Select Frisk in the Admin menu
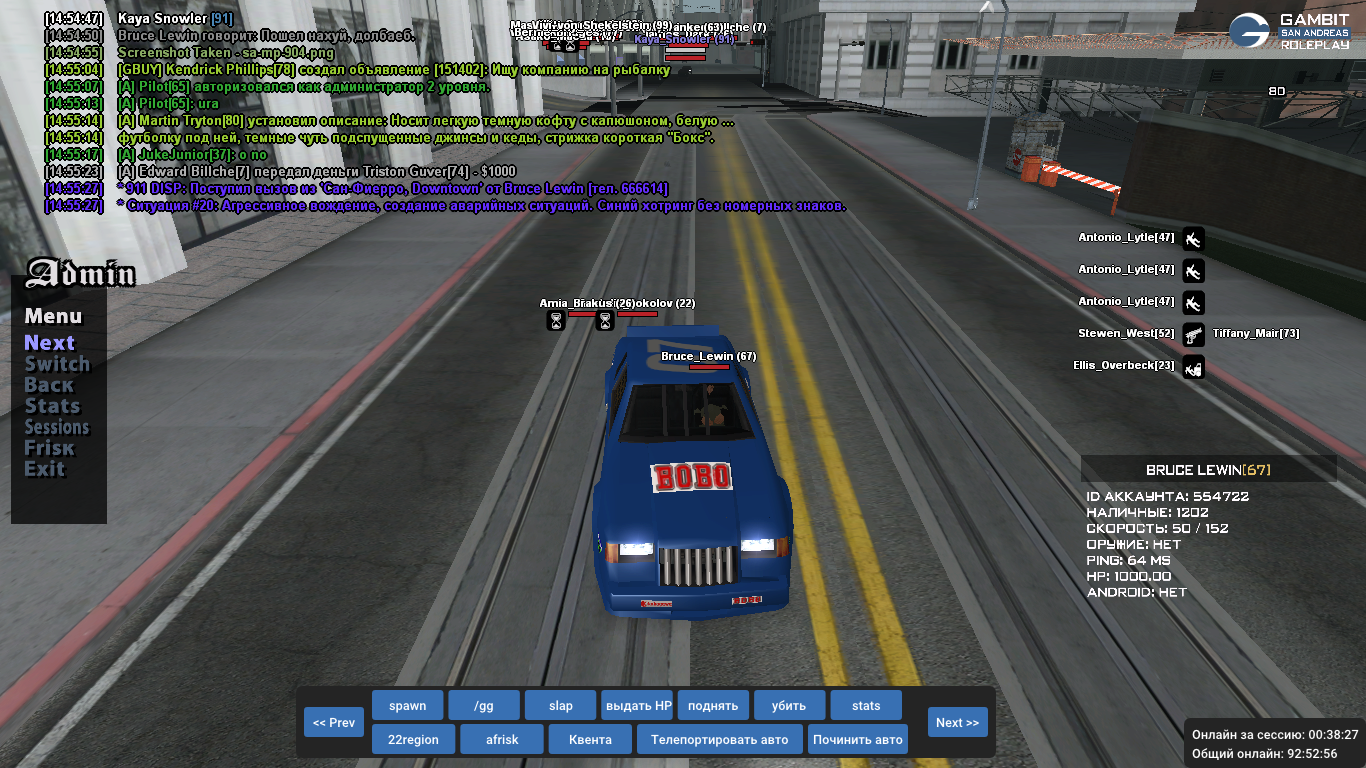Screen dimensions: 1366x768 (x=49, y=448)
